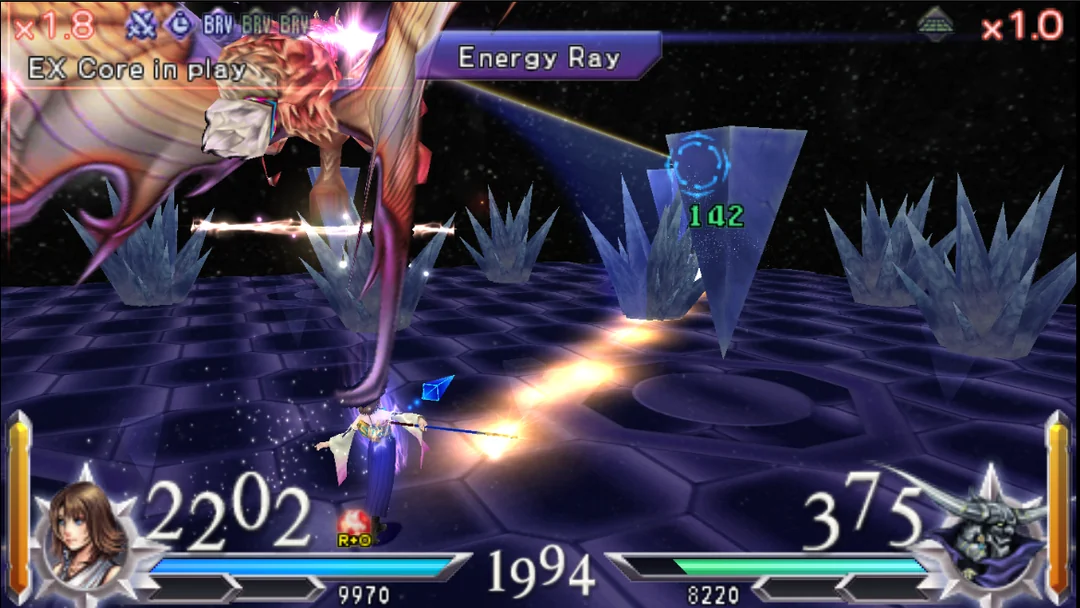Click the pyramid icon beside x1.0
Screen dimensions: 1080x608
[936, 22]
